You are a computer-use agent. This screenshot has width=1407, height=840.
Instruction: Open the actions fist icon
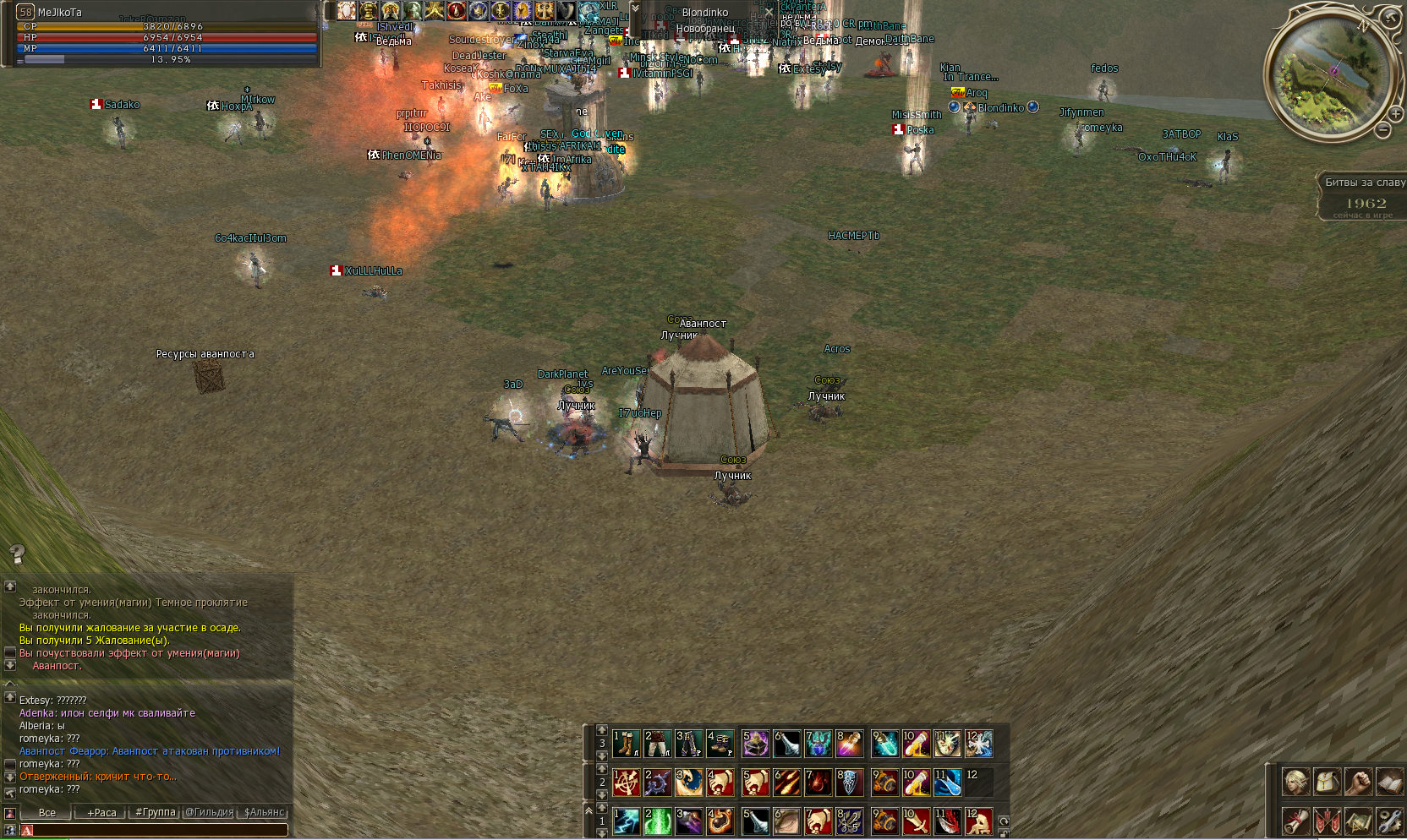tap(1358, 782)
